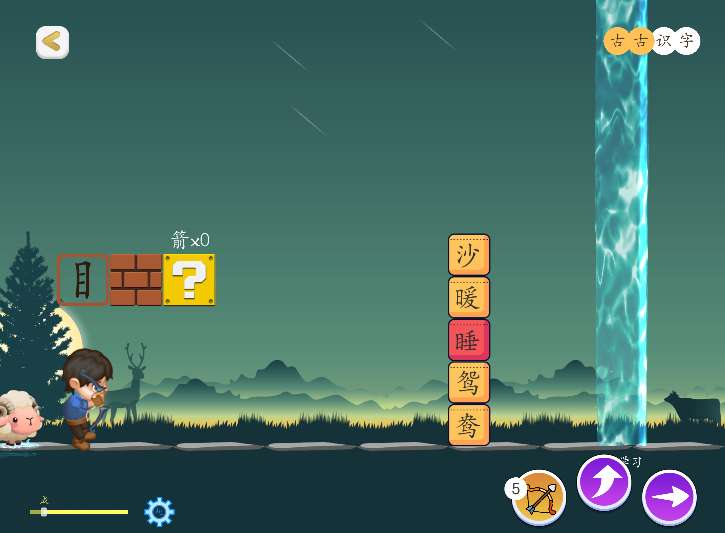Pick the red 睡 character tile

coord(468,340)
